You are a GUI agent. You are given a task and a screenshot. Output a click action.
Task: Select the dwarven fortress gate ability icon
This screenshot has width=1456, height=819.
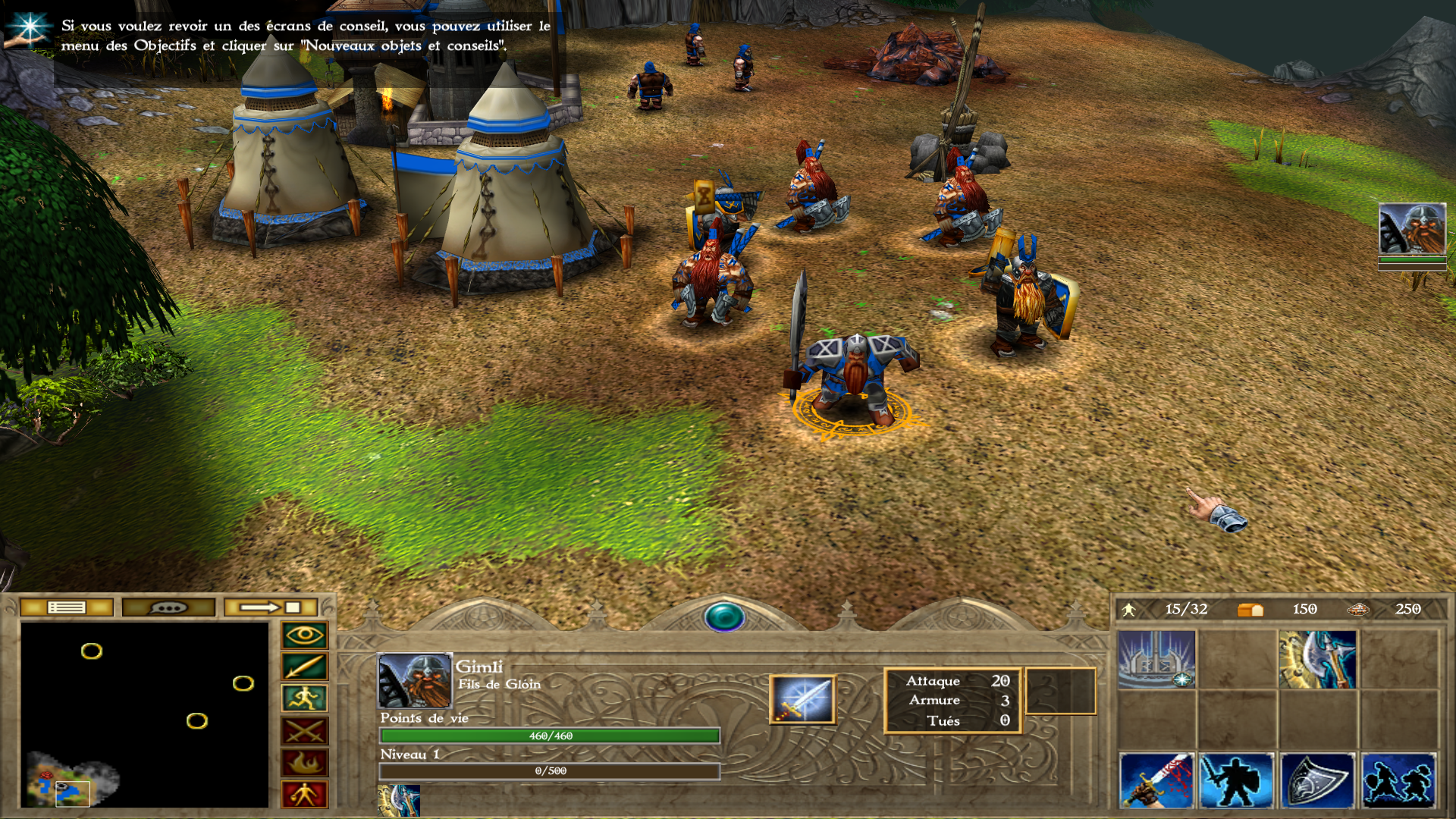(x=1156, y=660)
